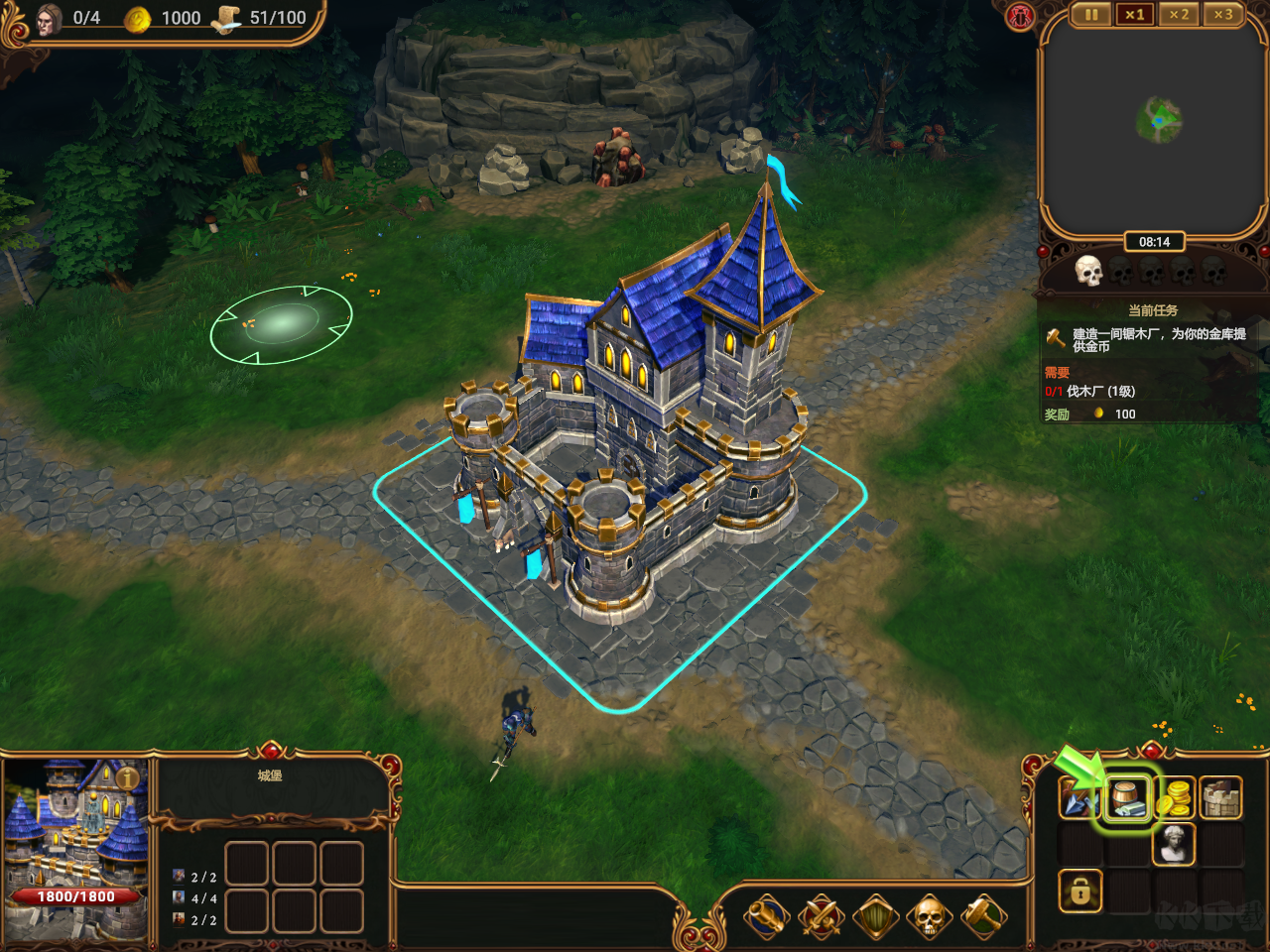Choose the green shield defend flag
This screenshot has width=1270, height=952.
[875, 917]
